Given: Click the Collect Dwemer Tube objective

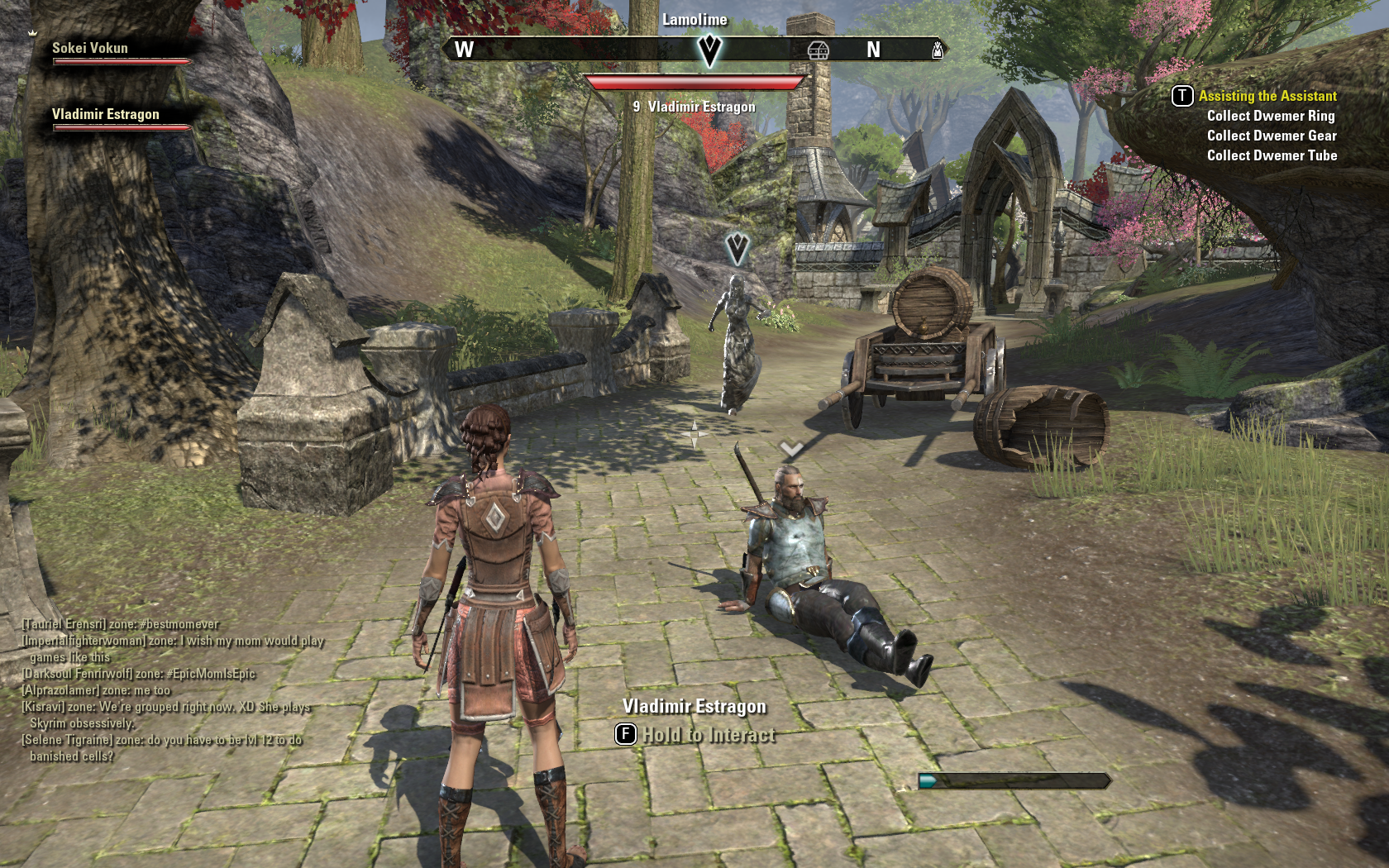Looking at the screenshot, I should point(1272,155).
